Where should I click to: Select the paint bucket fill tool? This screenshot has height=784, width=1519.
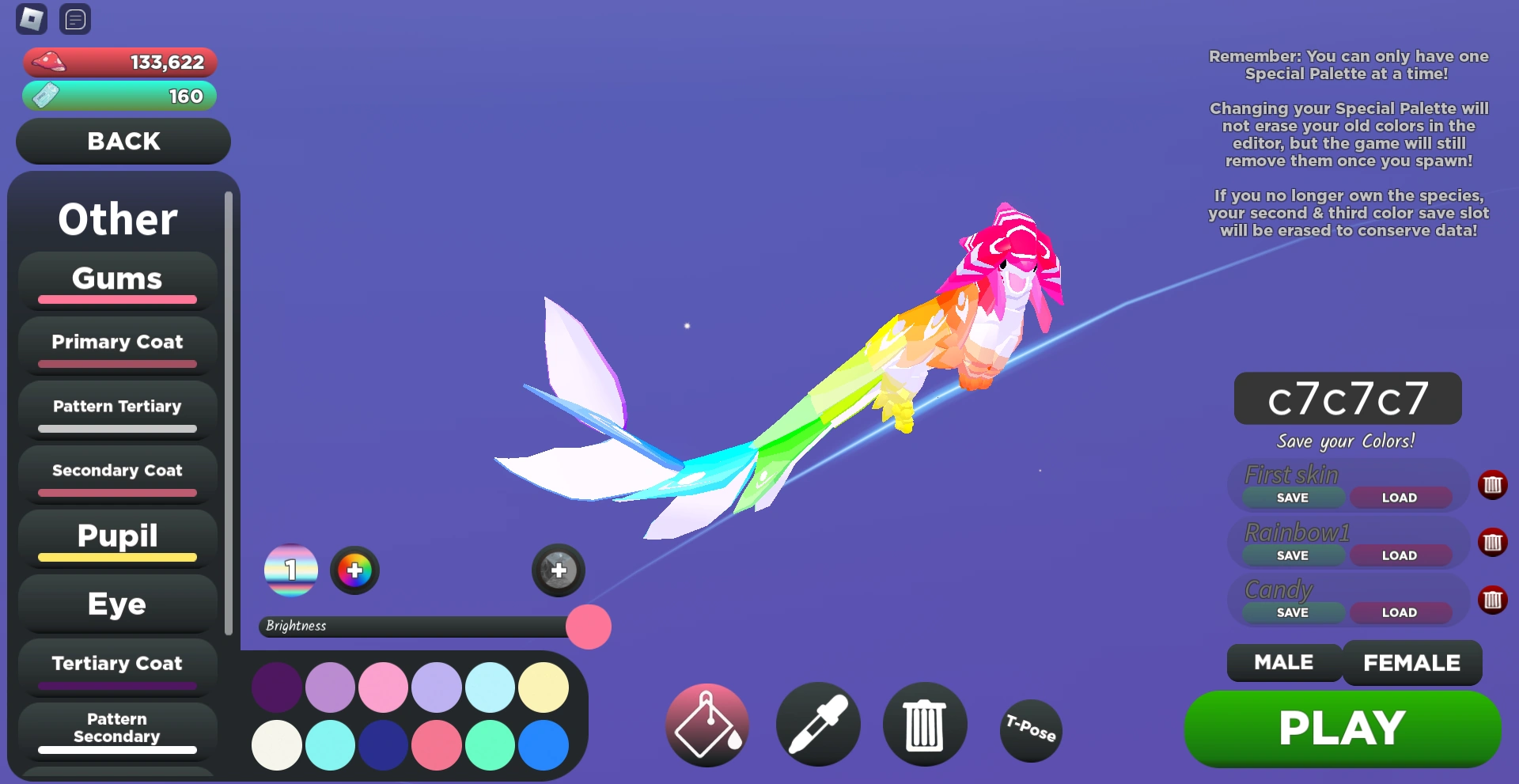click(x=706, y=724)
